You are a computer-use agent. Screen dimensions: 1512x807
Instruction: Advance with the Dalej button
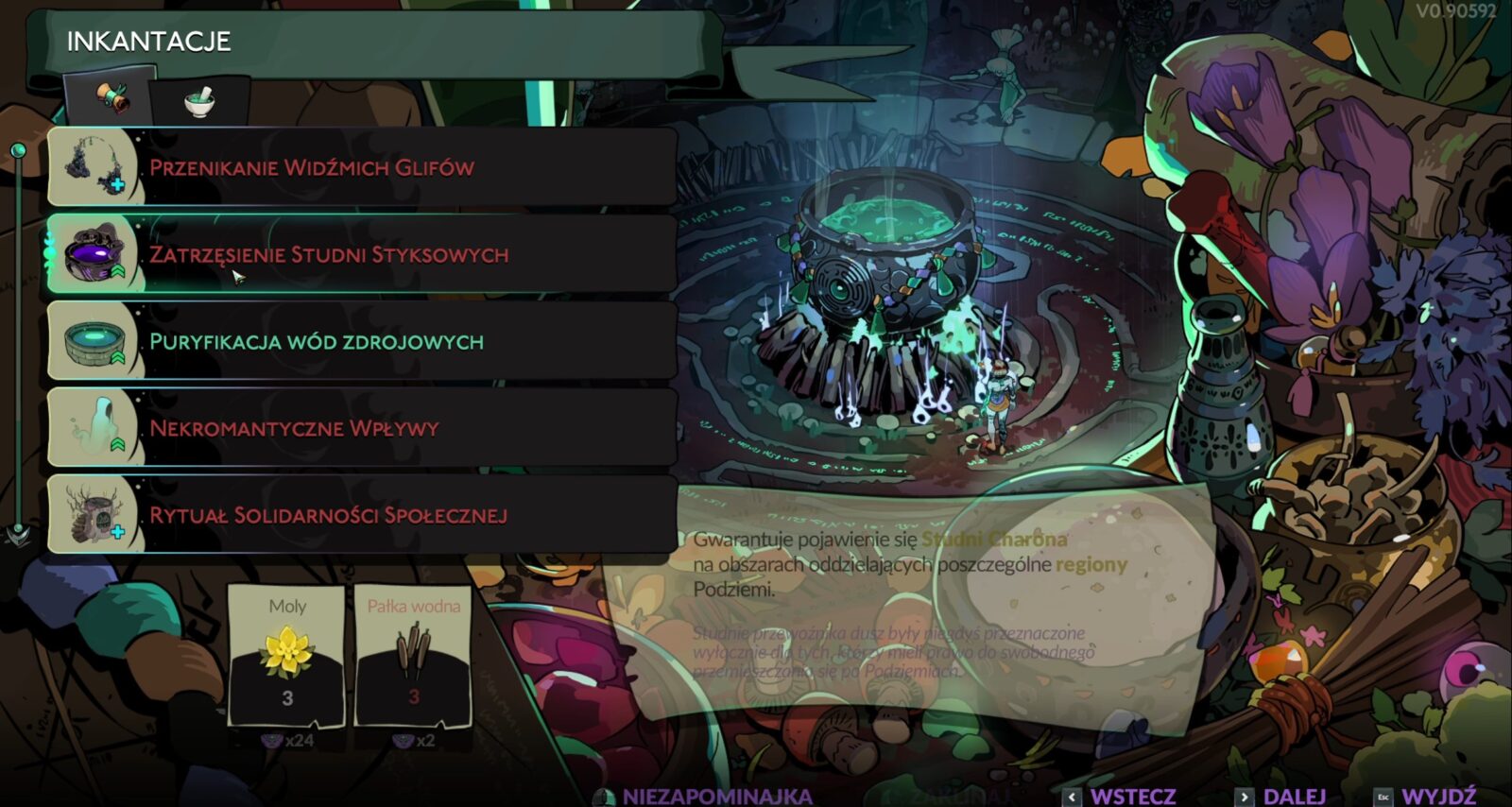1281,796
